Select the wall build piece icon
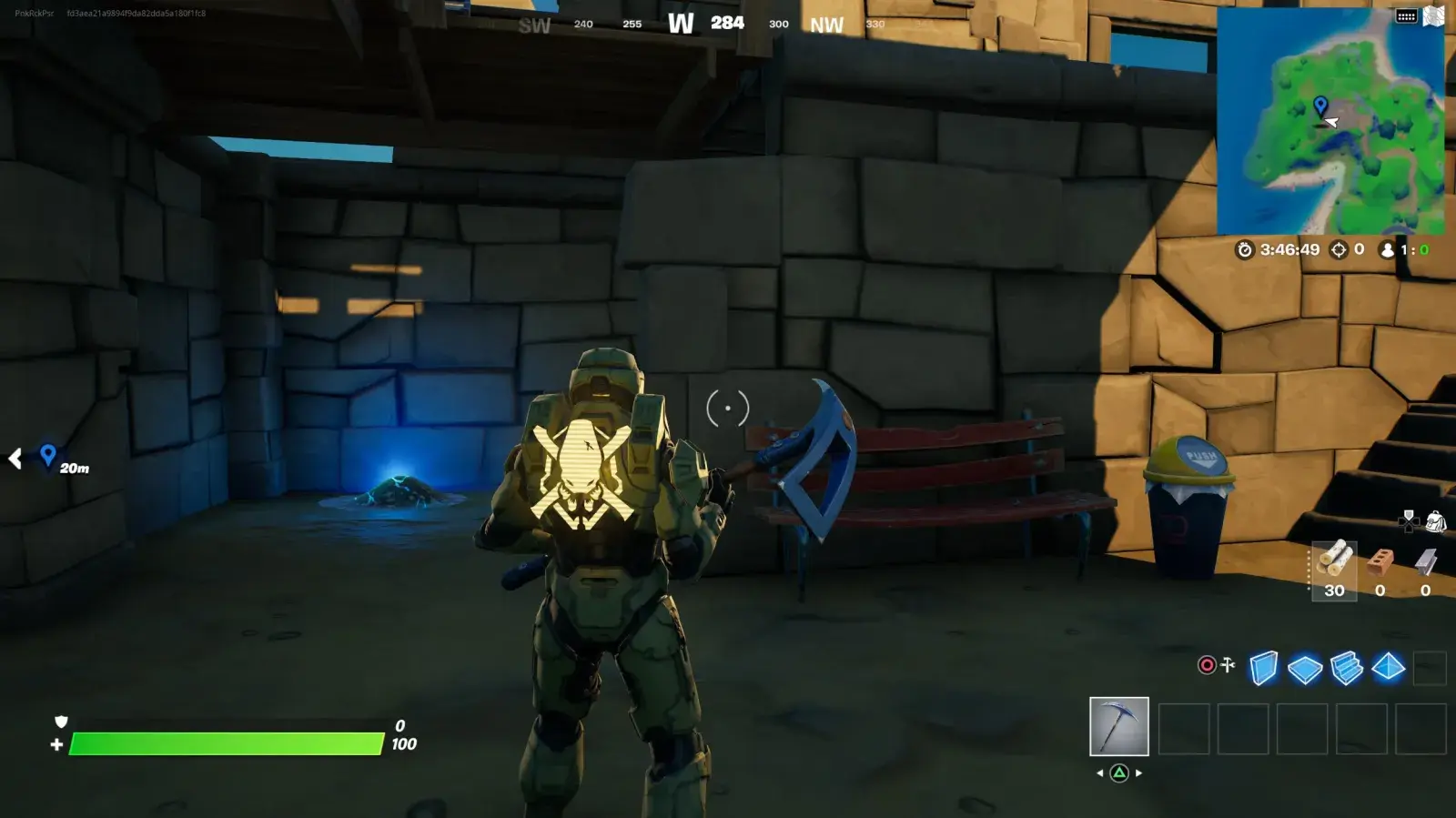Viewport: 1456px width, 818px height. pyautogui.click(x=1263, y=666)
